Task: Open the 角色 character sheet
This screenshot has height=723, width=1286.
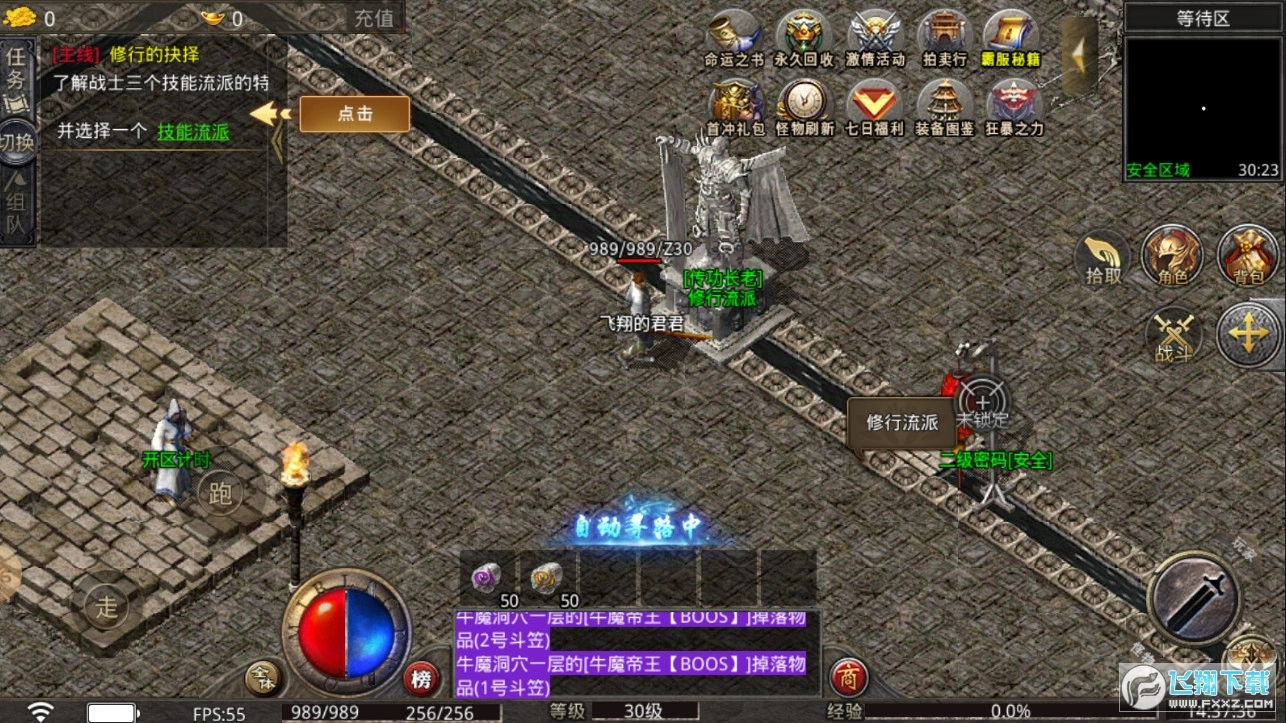Action: pos(1172,256)
